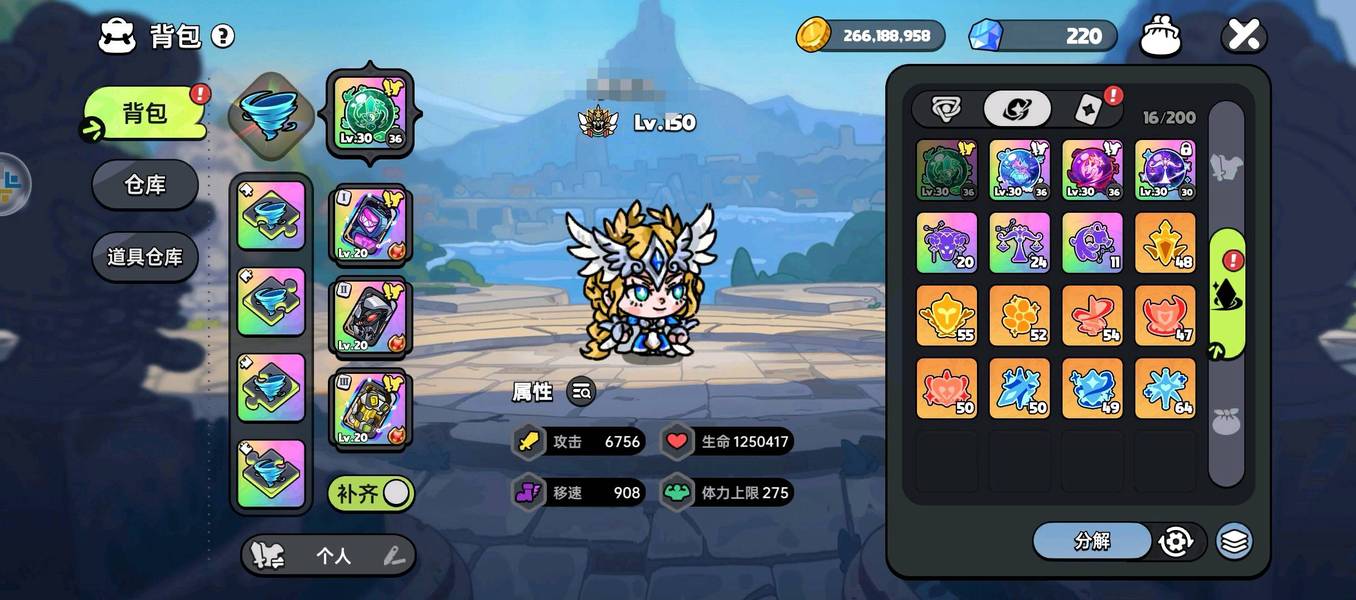Toggle the 补齐 auto-fill switch

point(371,493)
